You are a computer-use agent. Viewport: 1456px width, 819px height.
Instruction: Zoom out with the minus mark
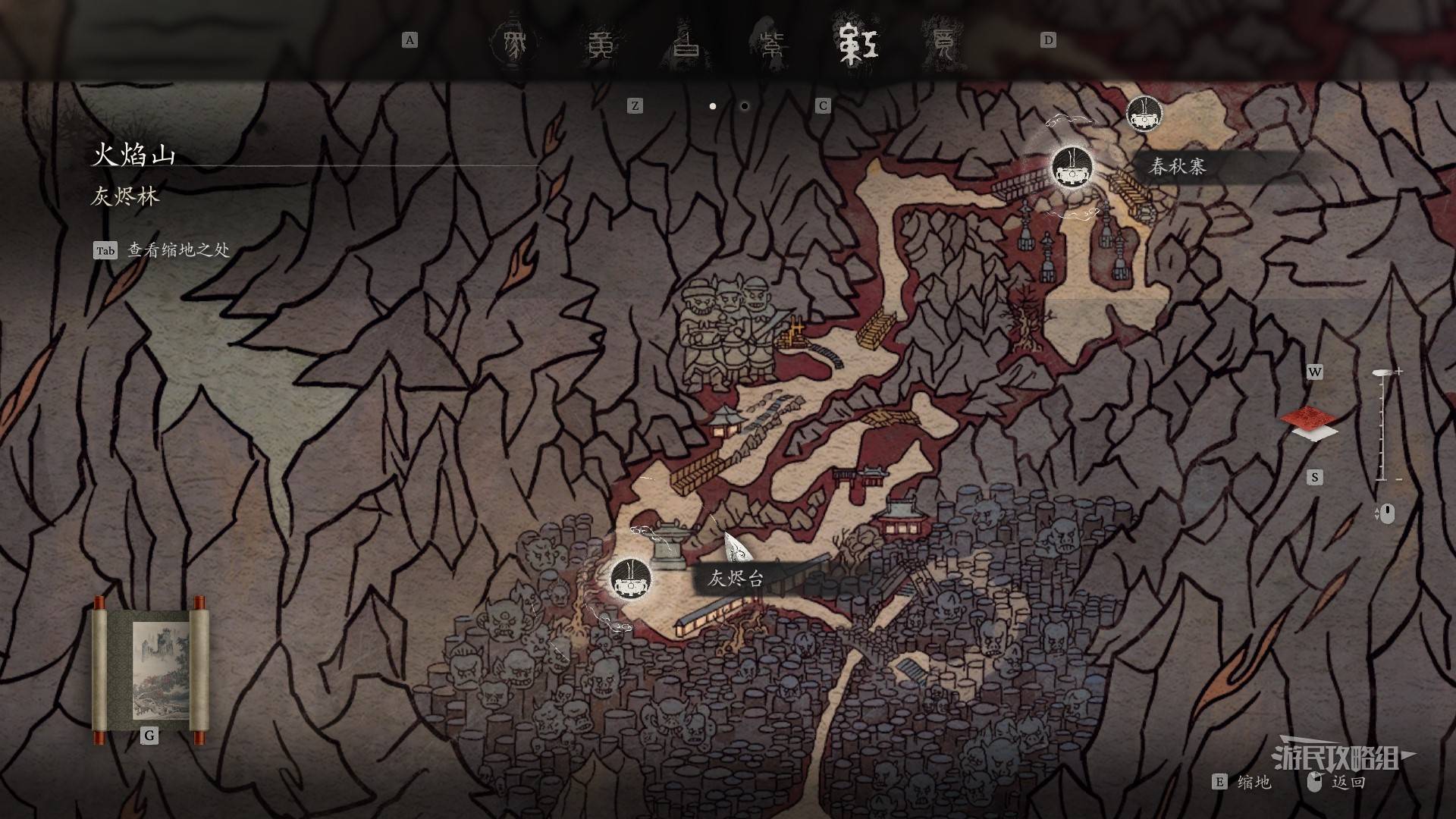[1398, 479]
